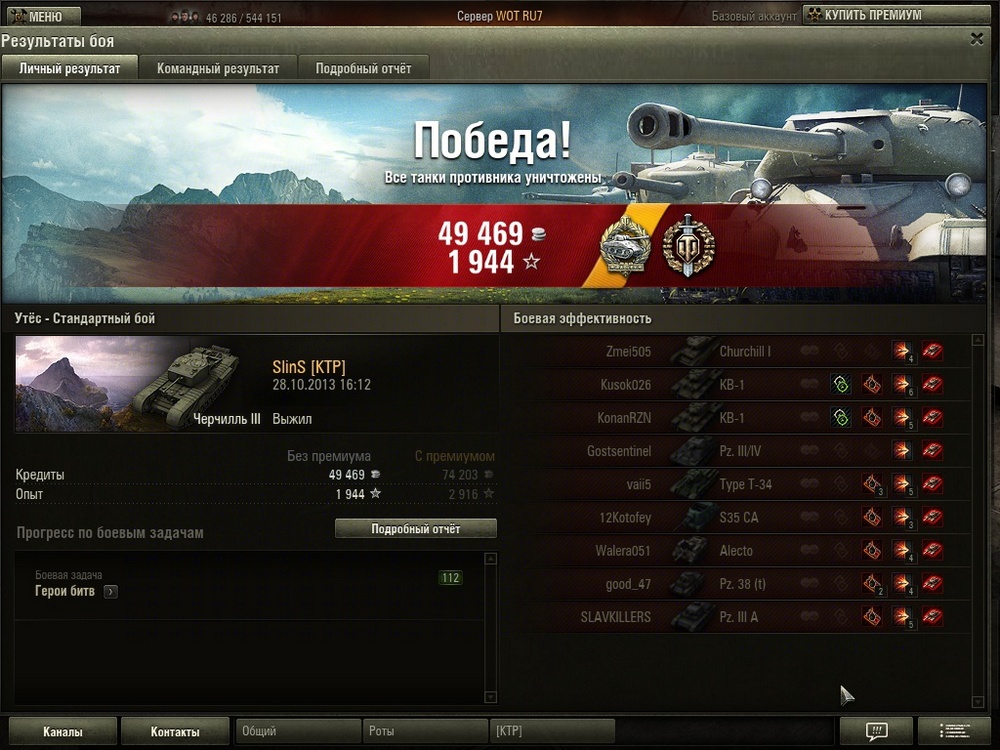Close the battle results window
1000x750 pixels.
977,39
